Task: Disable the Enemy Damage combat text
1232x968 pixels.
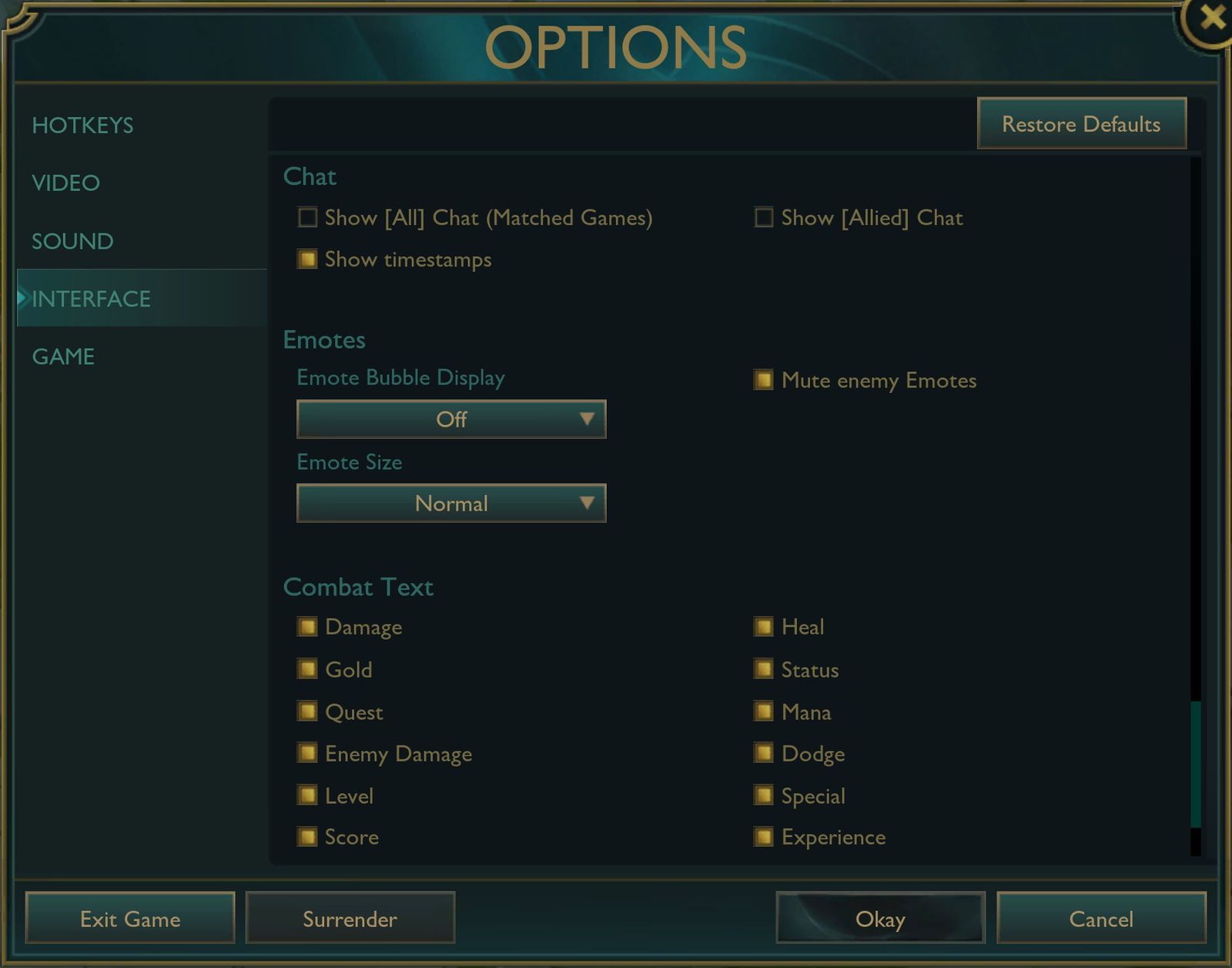Action: (x=306, y=754)
